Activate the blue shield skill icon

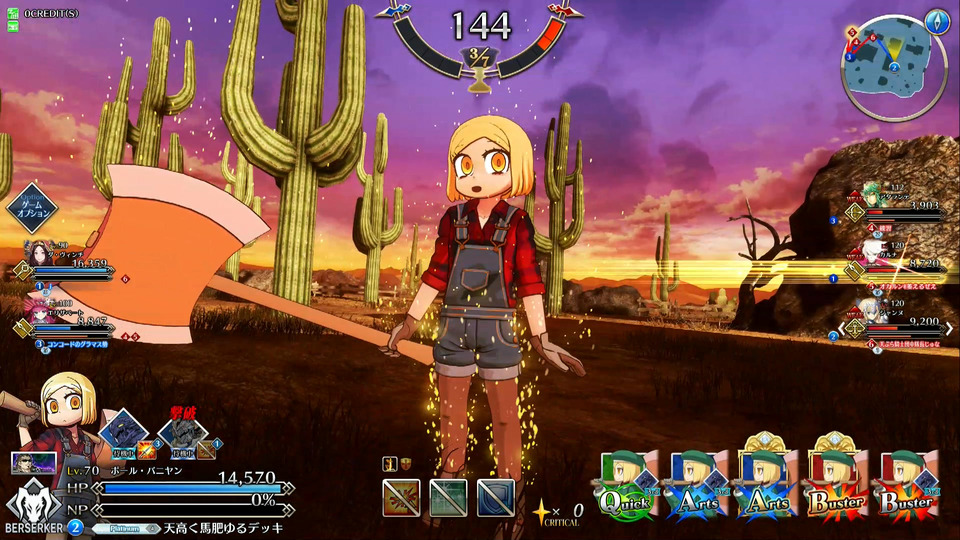click(496, 497)
